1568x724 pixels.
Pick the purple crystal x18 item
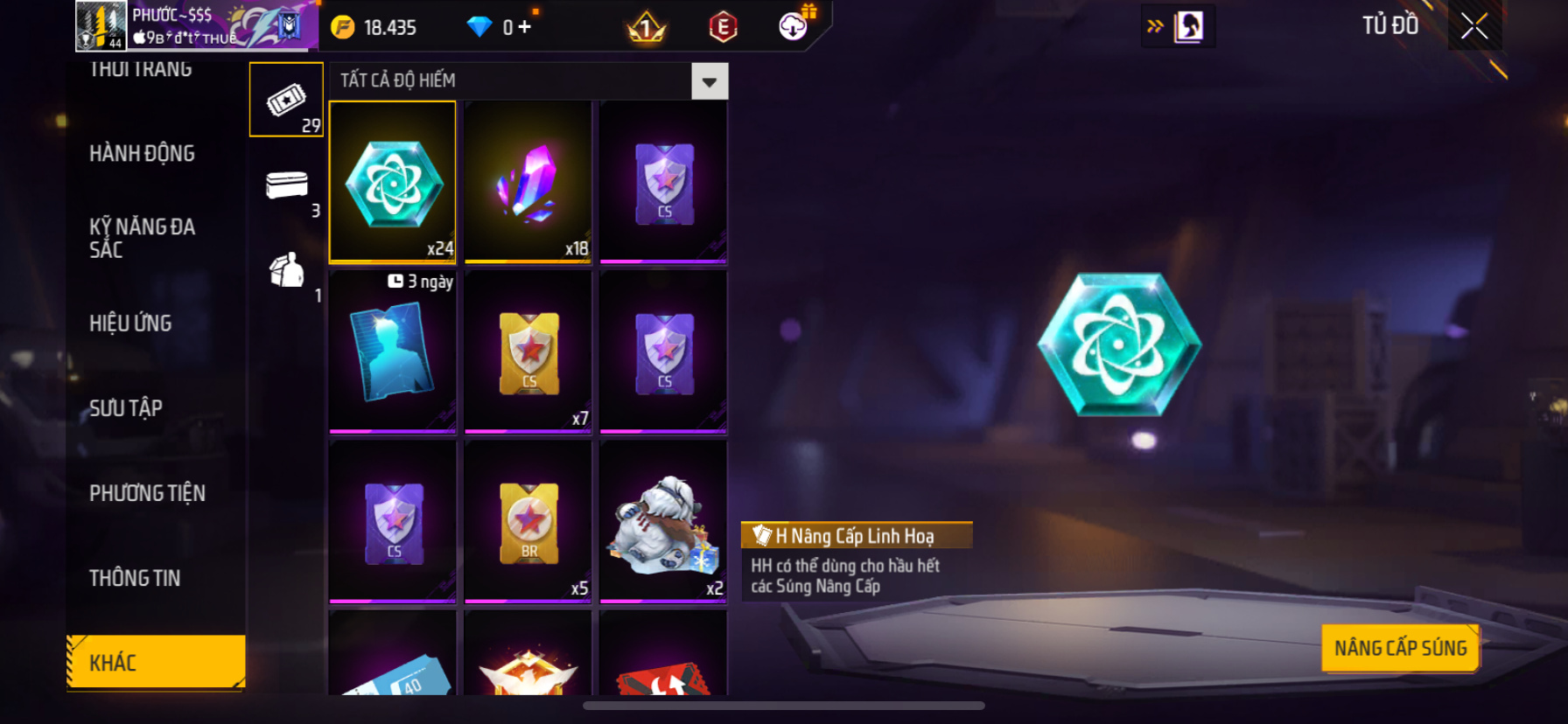(528, 182)
